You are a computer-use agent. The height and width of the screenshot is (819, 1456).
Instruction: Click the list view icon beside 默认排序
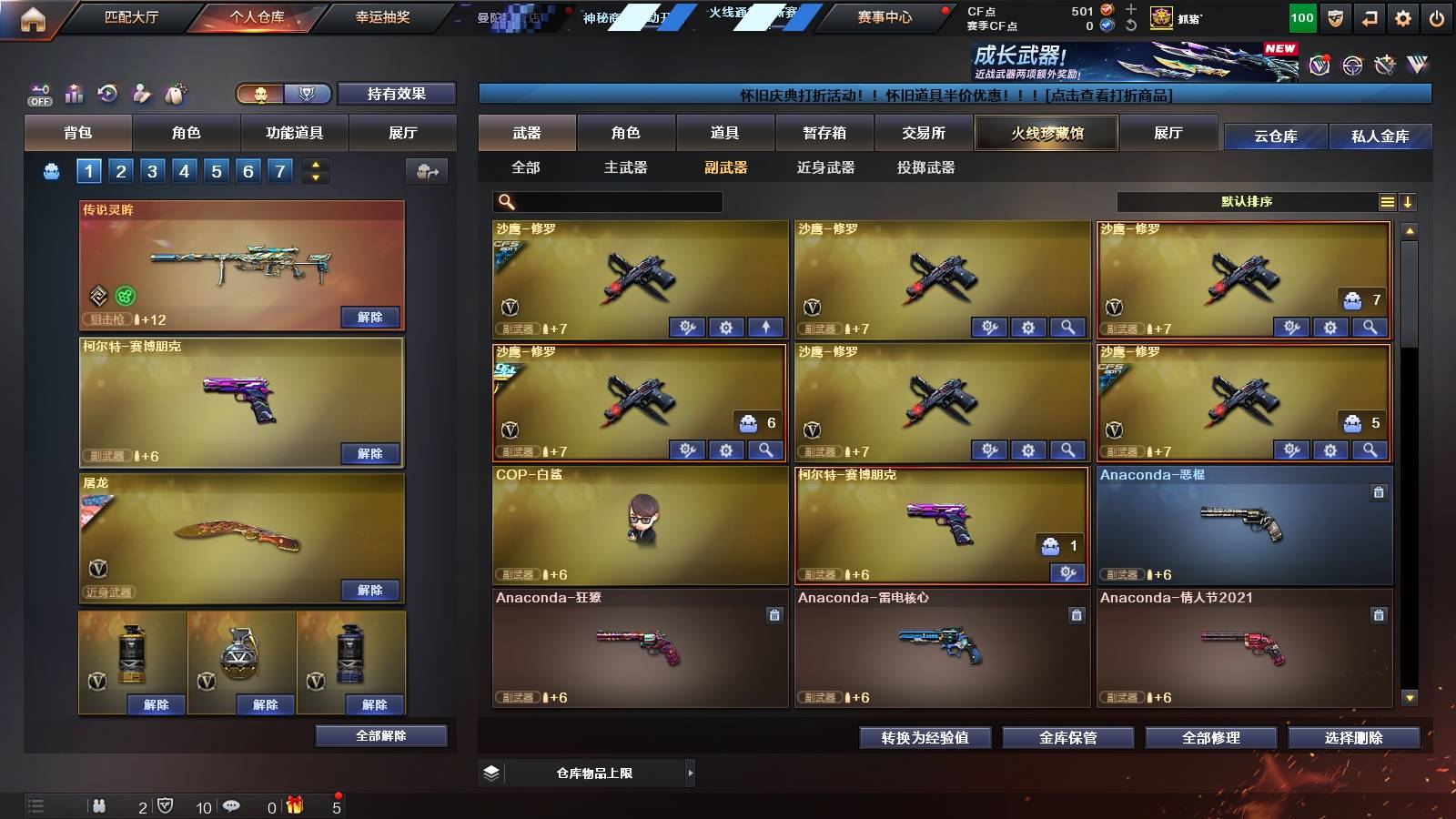[x=1386, y=201]
